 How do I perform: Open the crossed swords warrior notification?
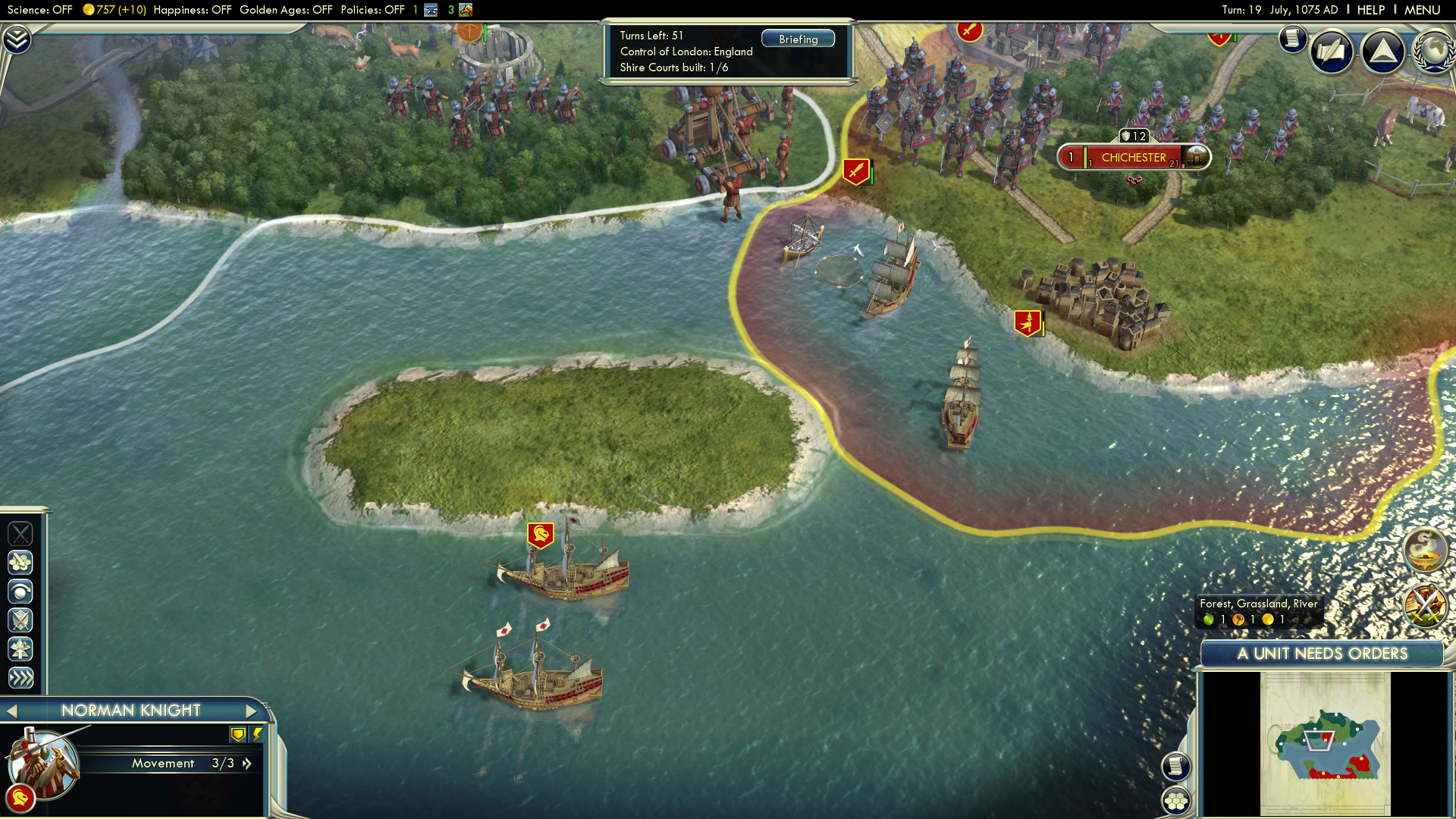pos(1425,605)
